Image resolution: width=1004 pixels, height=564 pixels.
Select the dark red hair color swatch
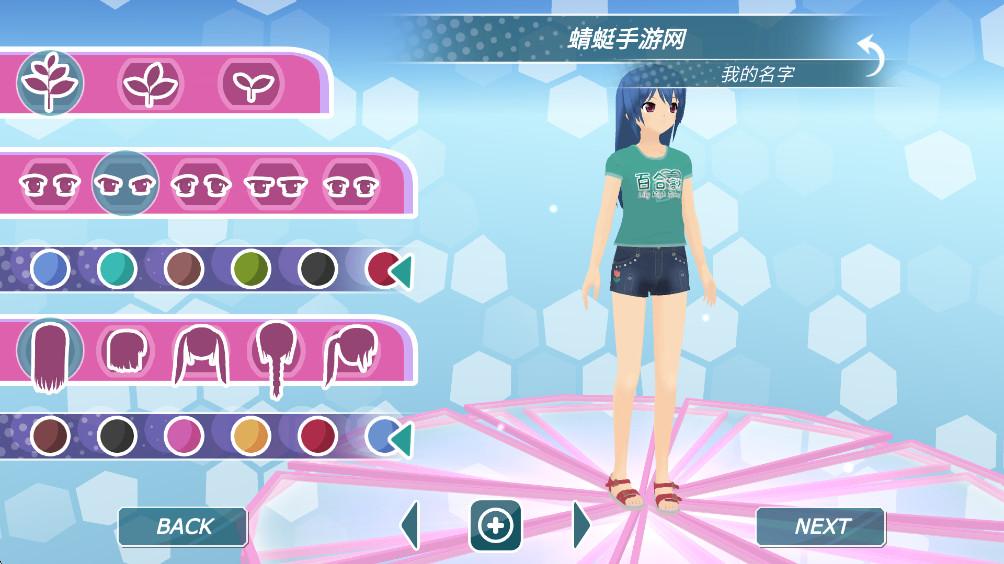[x=317, y=435]
